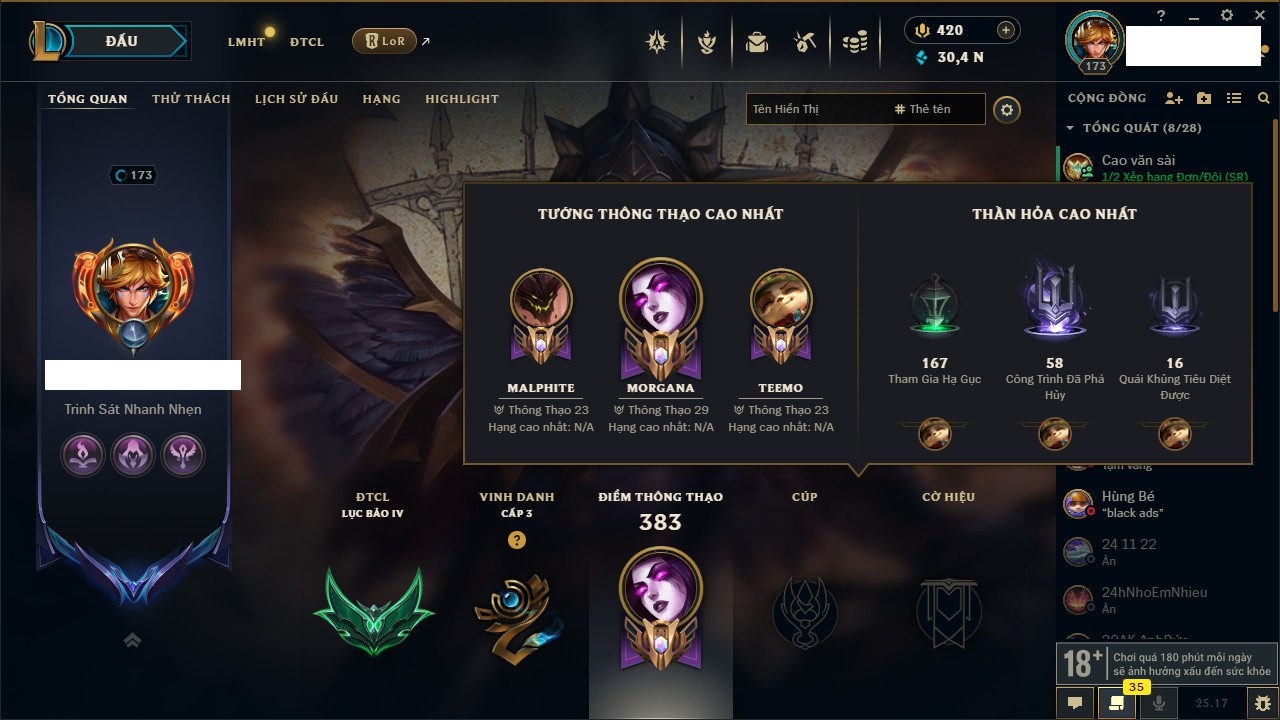This screenshot has height=720, width=1280.
Task: Open the THỬ THÁCH profile tab
Action: [191, 99]
